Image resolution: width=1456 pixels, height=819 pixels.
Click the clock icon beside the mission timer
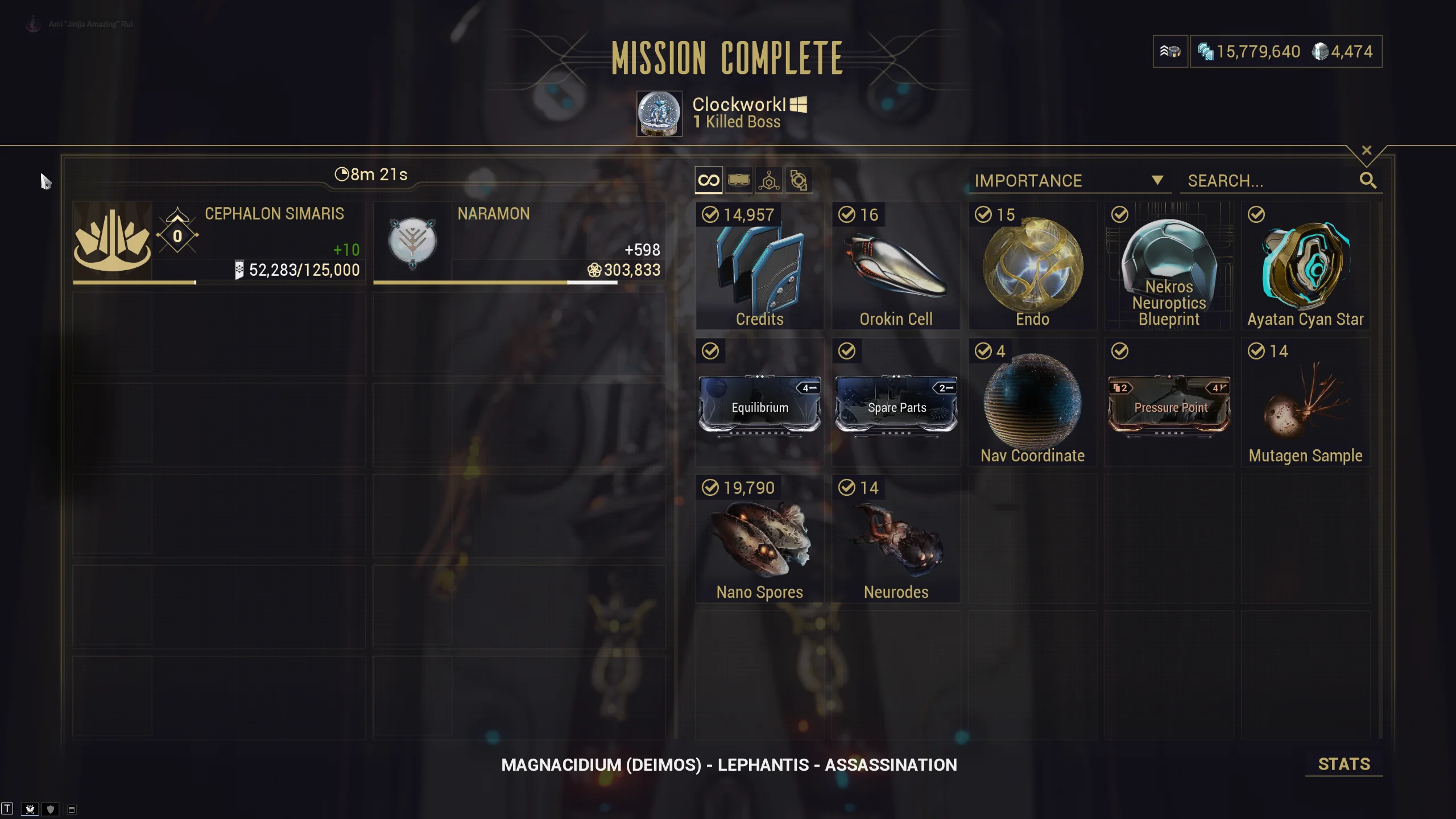pos(342,174)
